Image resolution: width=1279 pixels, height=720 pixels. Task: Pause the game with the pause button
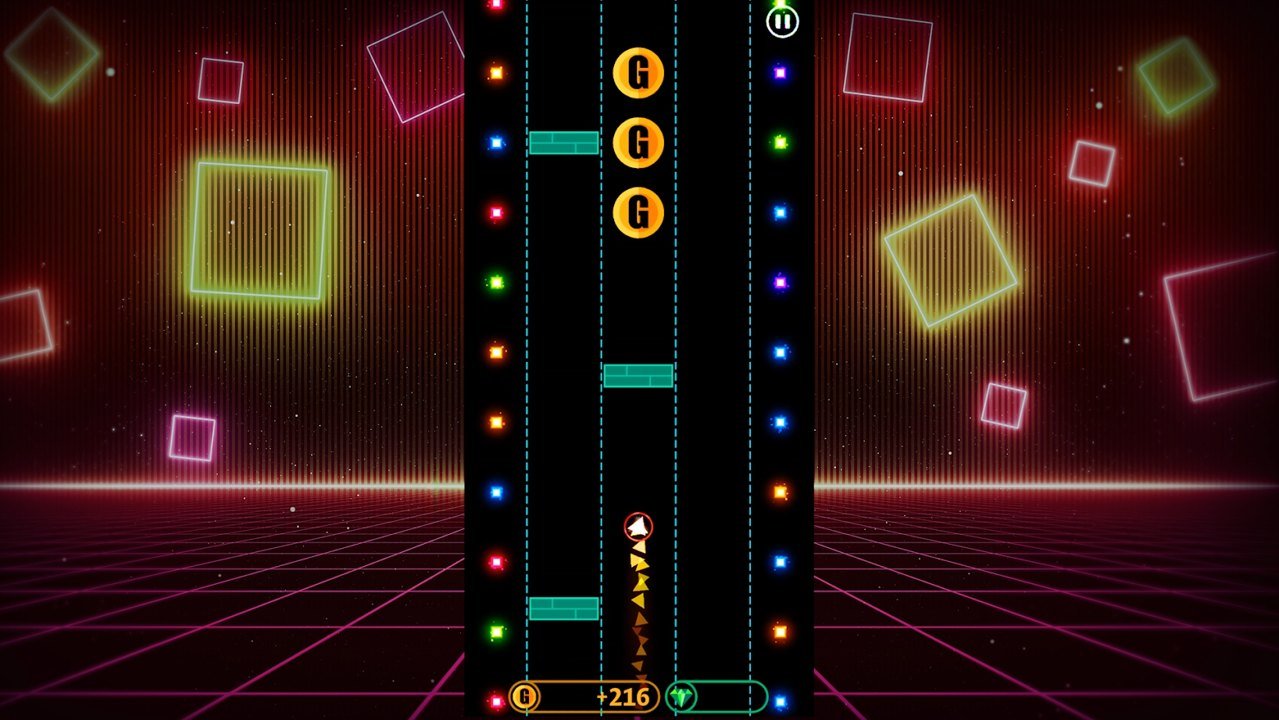782,21
